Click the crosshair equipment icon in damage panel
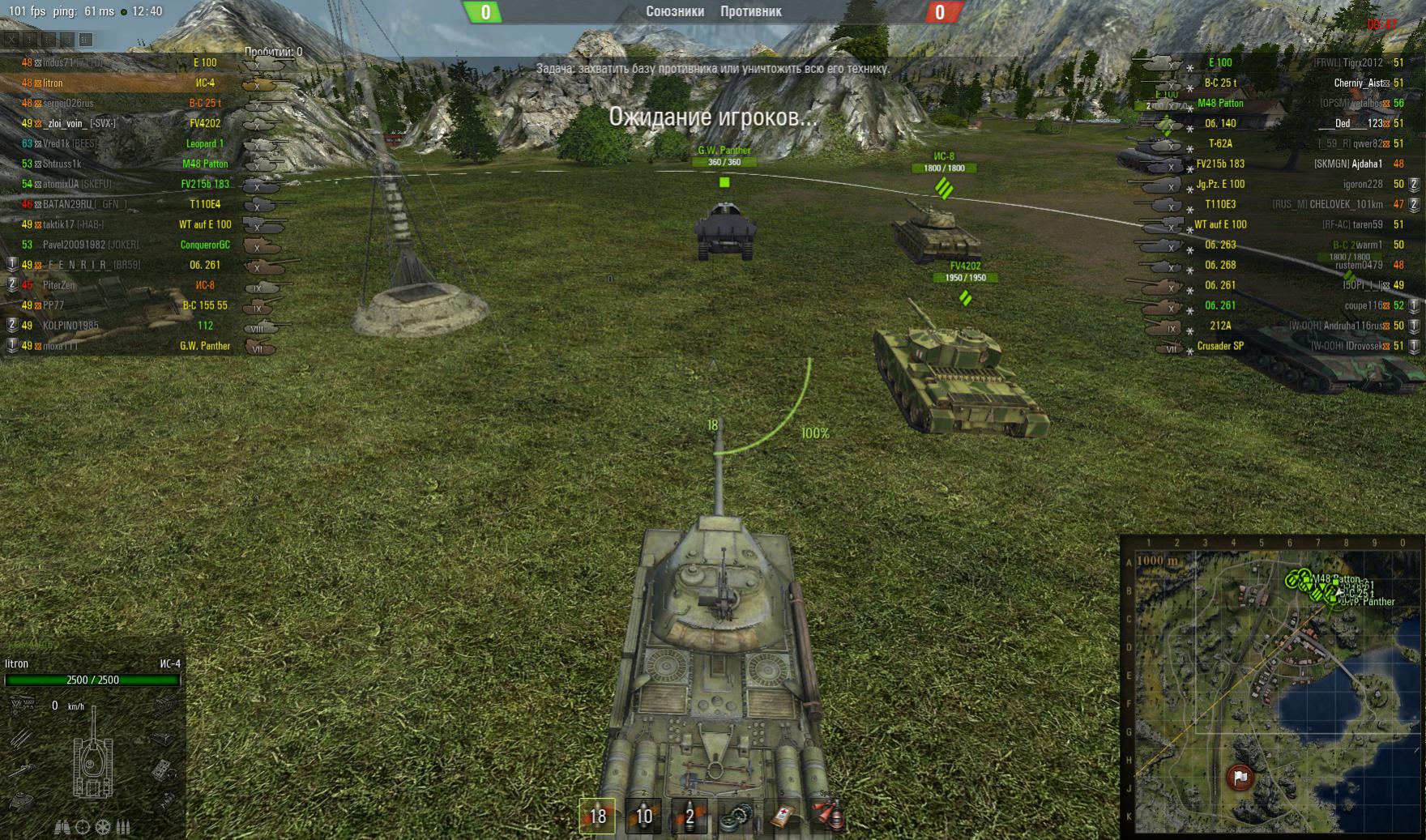1426x840 pixels. [83, 827]
